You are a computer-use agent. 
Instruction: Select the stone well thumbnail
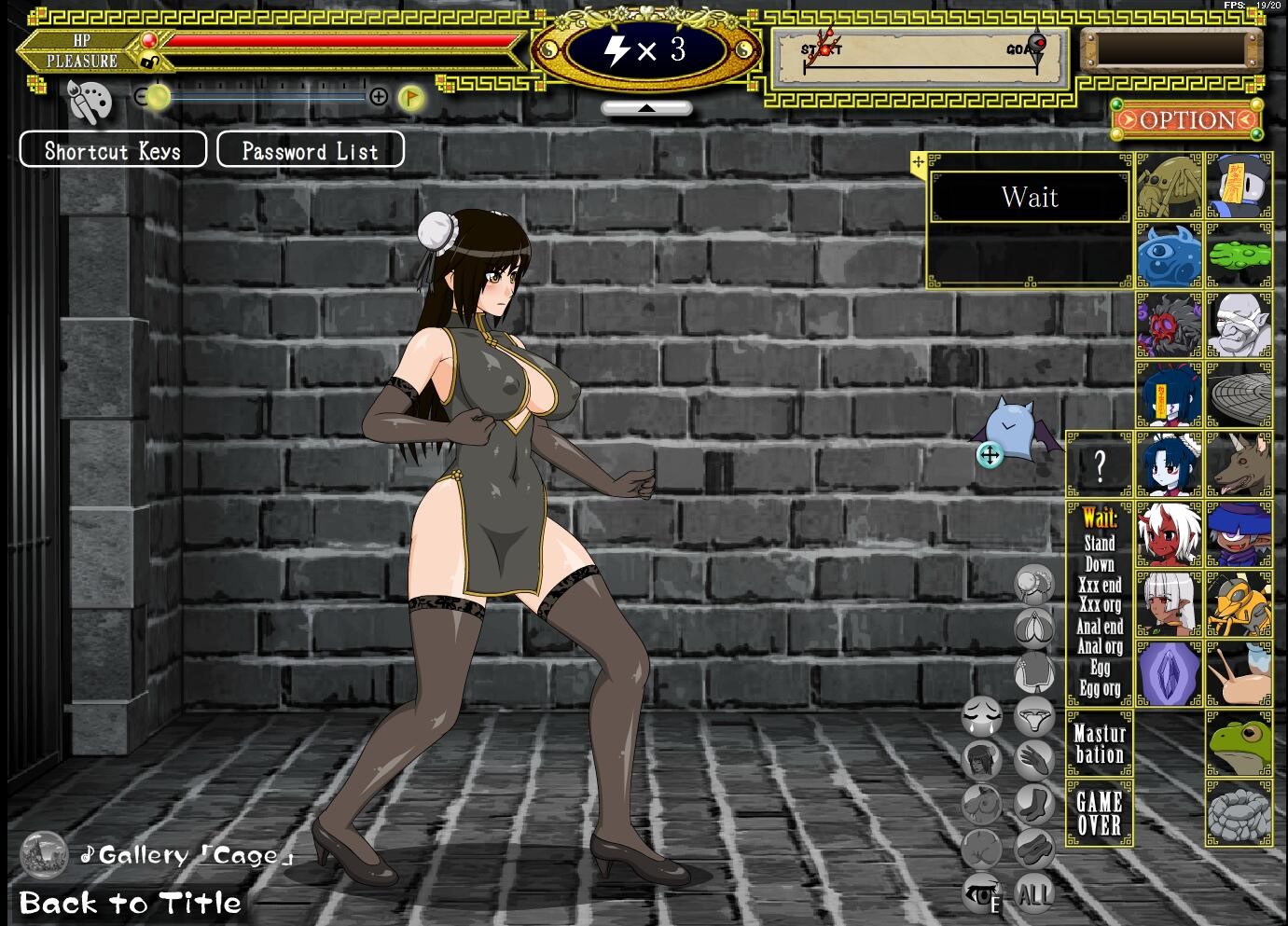[x=1239, y=813]
